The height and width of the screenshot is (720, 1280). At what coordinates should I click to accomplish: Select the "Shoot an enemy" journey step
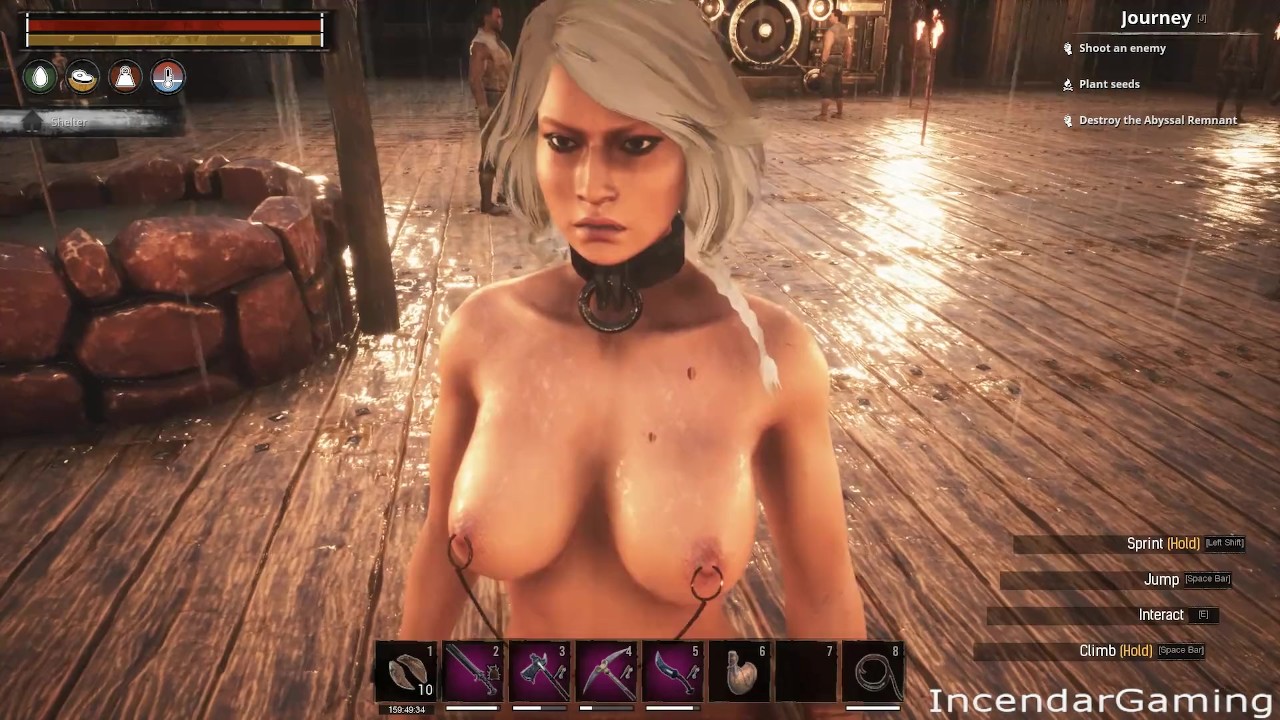pos(1121,48)
